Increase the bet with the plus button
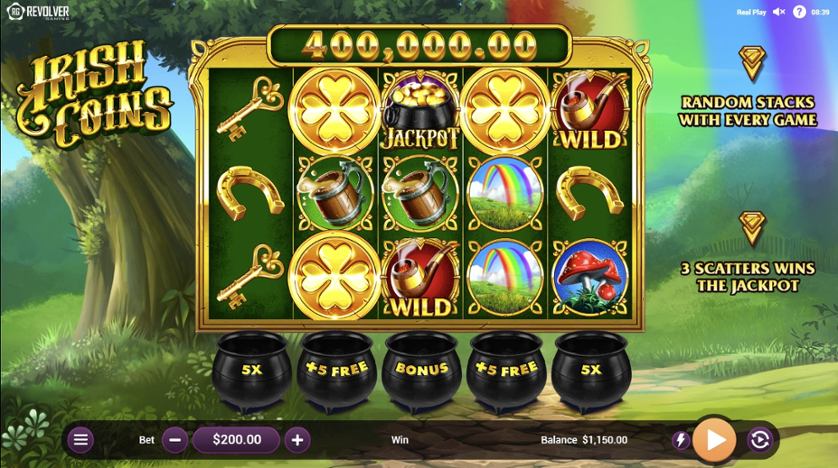The image size is (838, 468). pos(297,439)
